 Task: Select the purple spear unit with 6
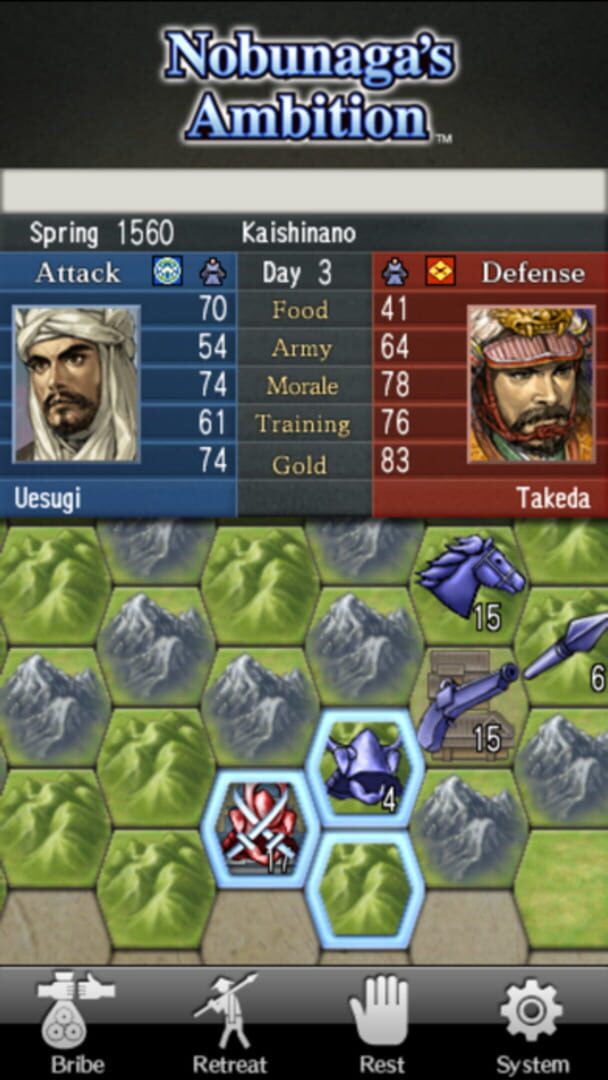pyautogui.click(x=569, y=647)
